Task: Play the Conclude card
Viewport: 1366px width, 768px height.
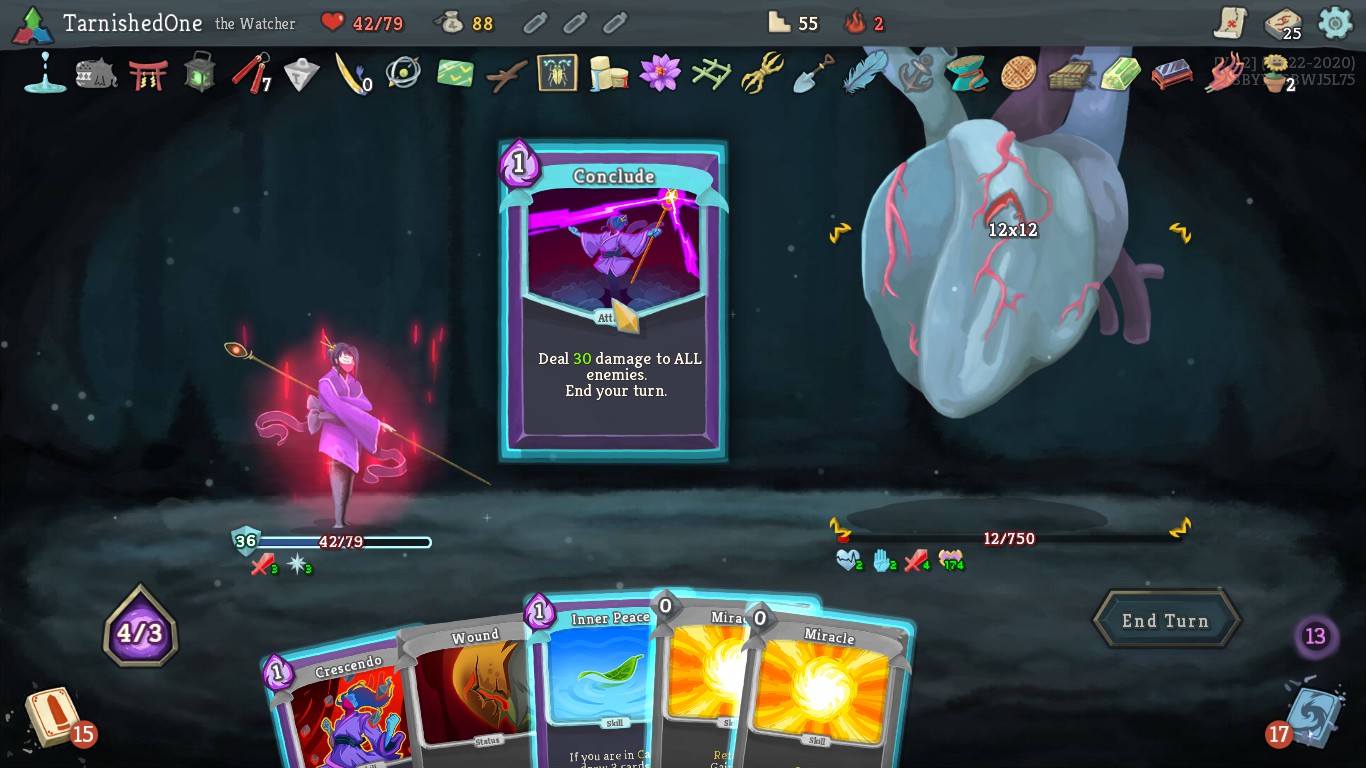Action: click(612, 300)
